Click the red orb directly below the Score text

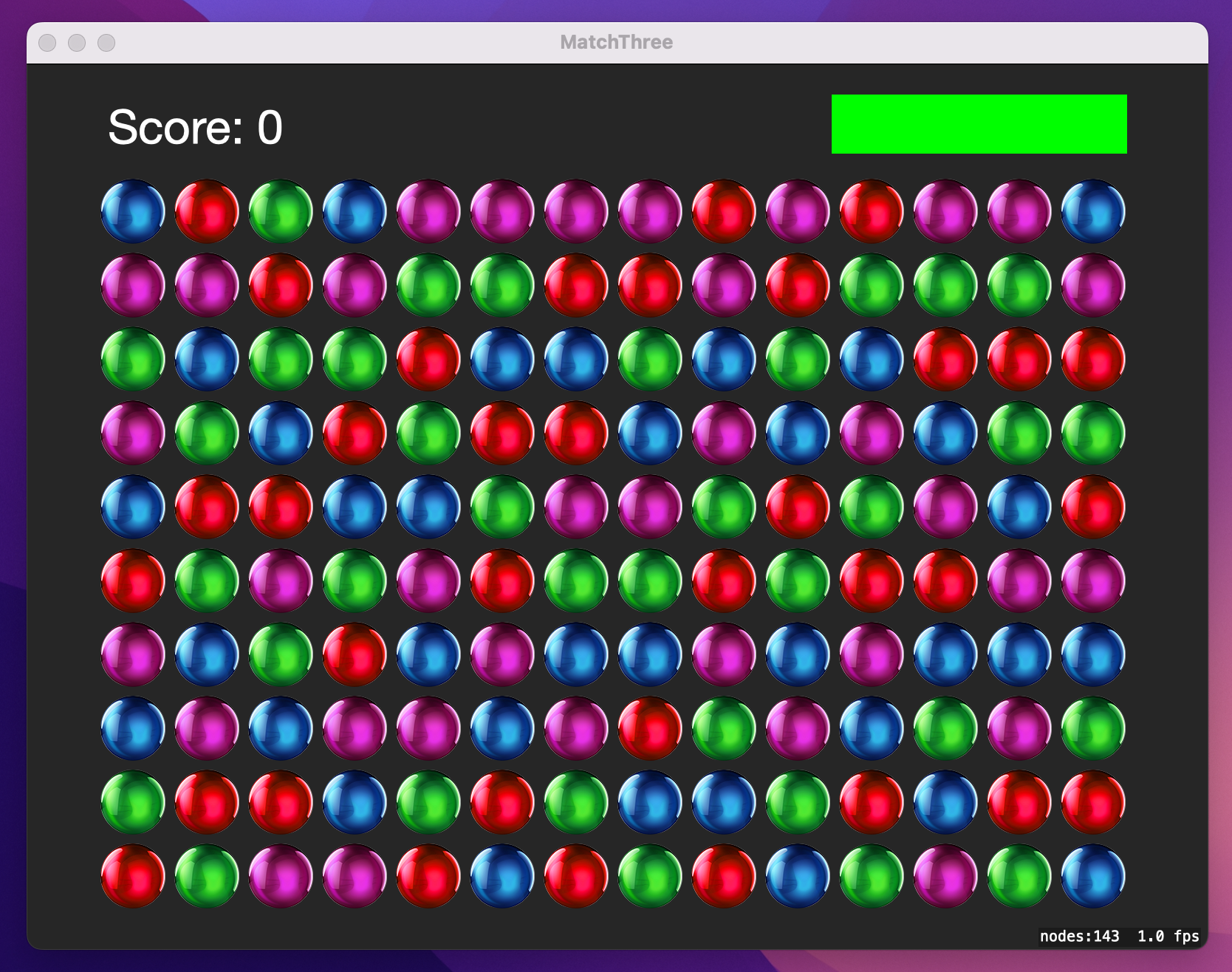(x=208, y=211)
